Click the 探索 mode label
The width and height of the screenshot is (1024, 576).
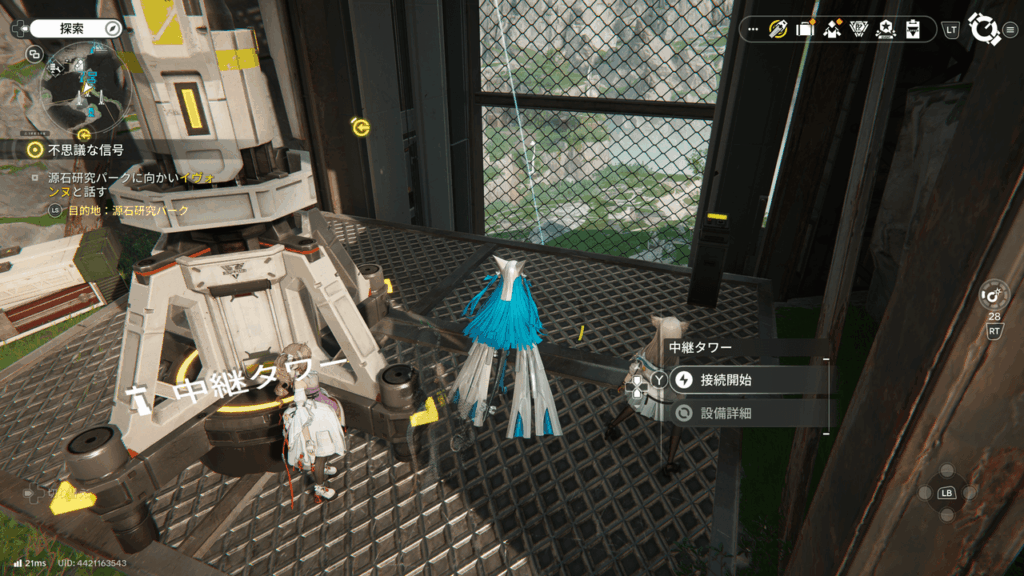[x=72, y=29]
